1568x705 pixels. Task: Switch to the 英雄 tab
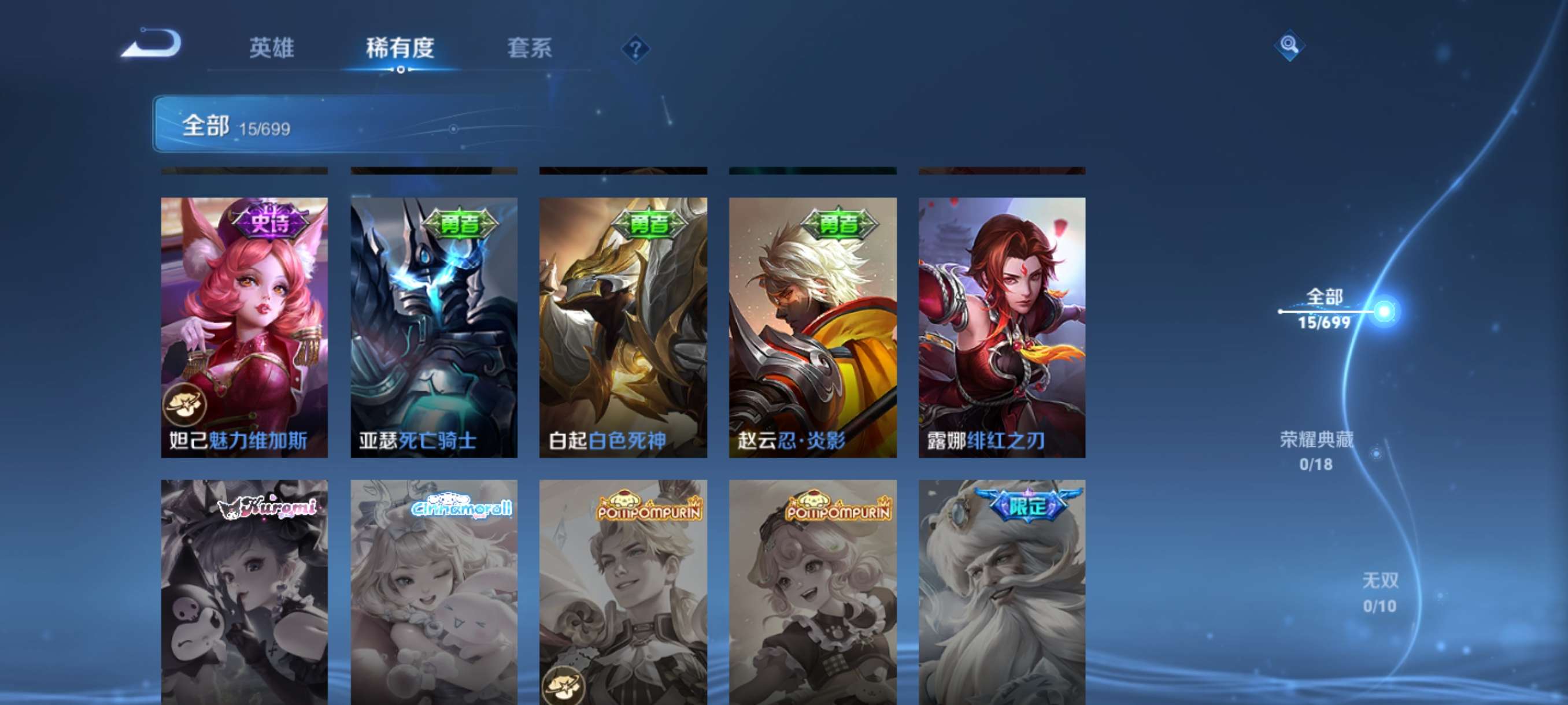tap(272, 48)
